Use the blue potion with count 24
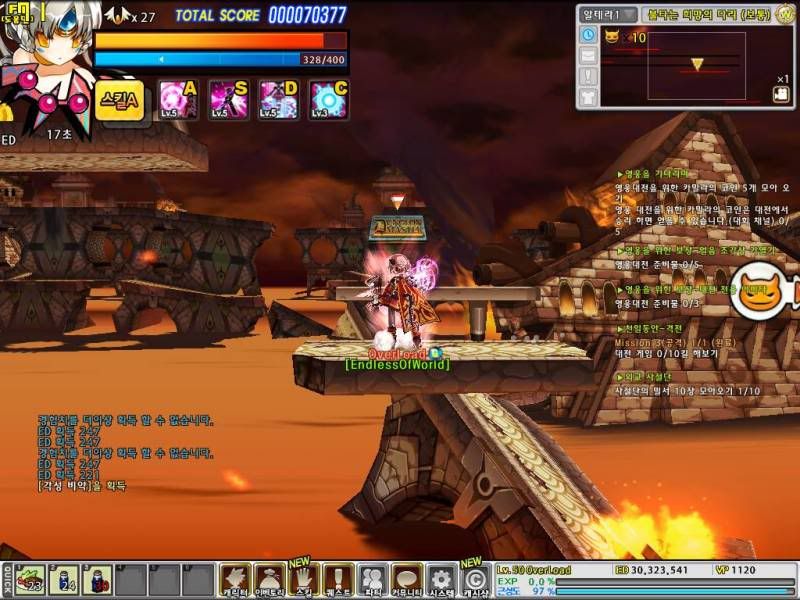 [x=64, y=579]
